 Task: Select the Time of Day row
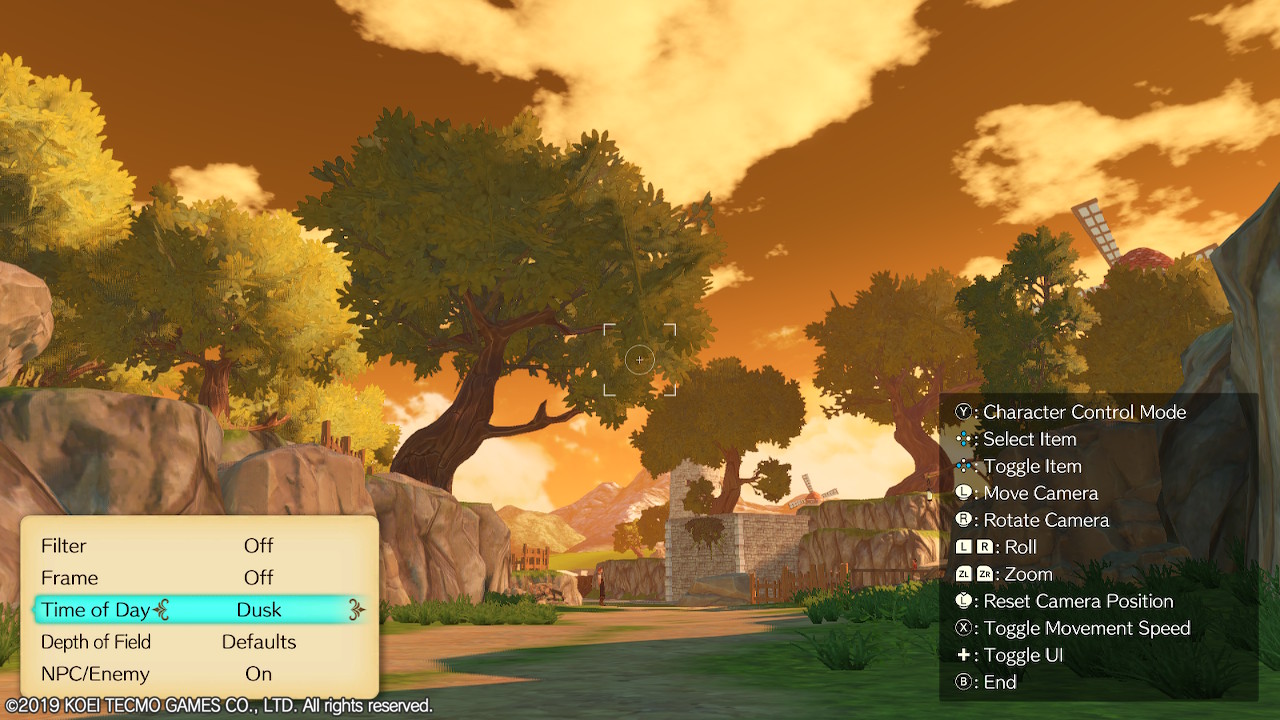point(200,610)
